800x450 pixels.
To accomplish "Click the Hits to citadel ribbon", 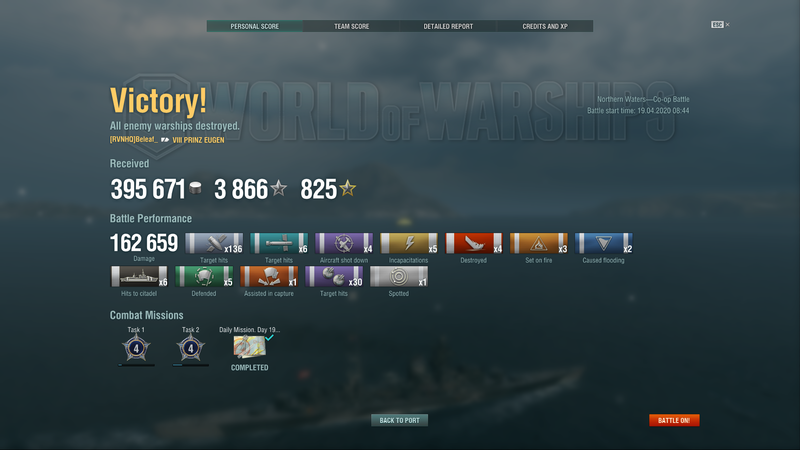I will (x=139, y=276).
